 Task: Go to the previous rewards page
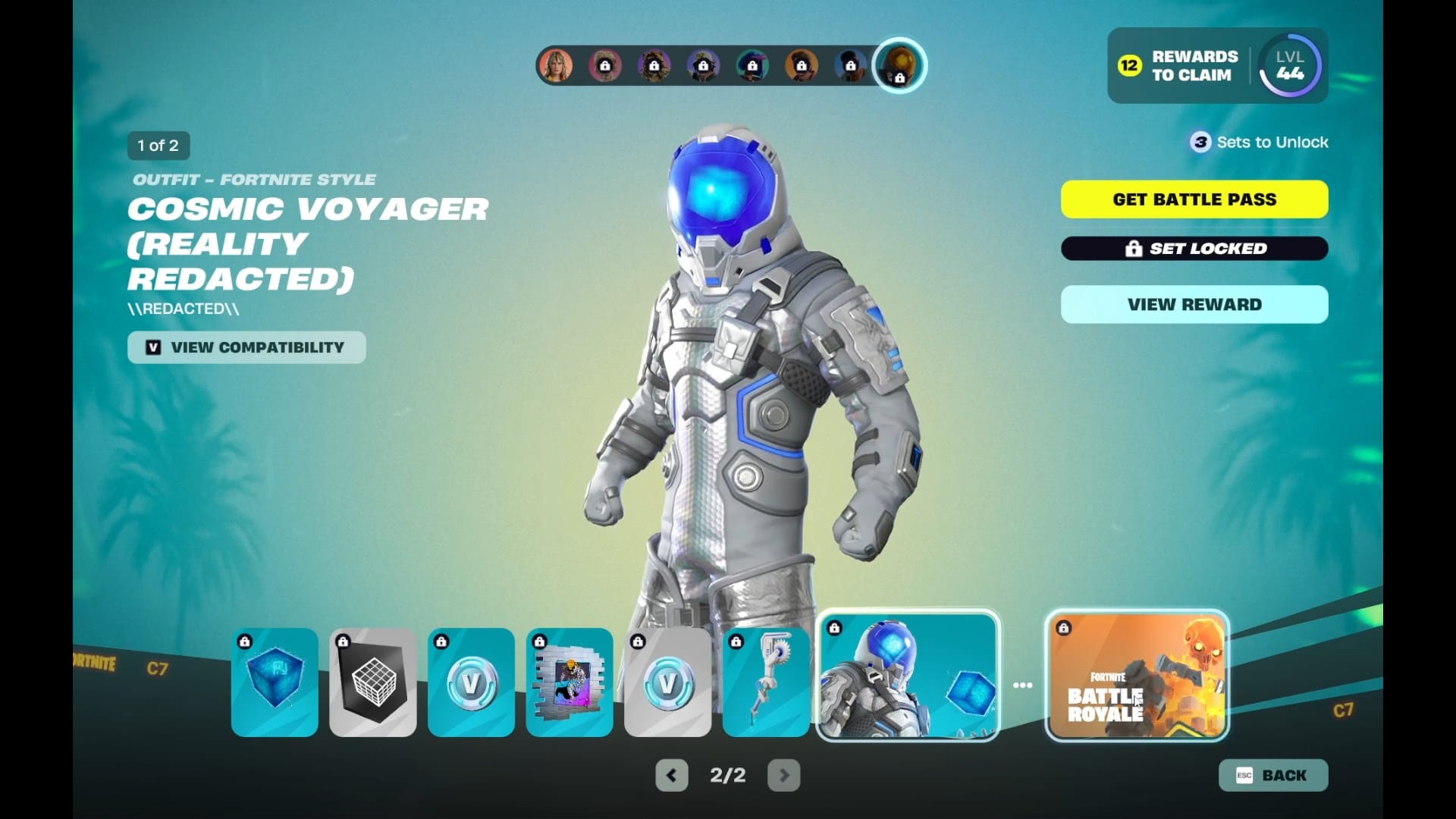click(x=672, y=775)
